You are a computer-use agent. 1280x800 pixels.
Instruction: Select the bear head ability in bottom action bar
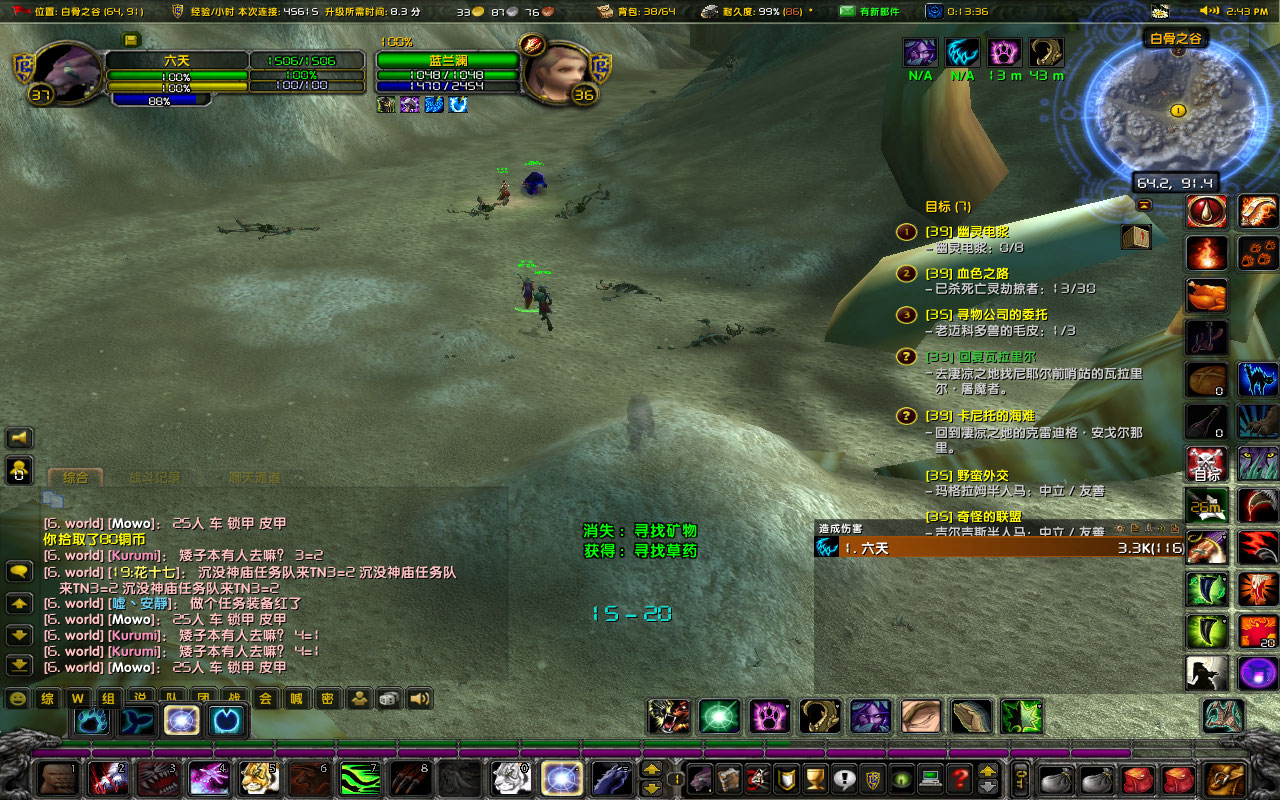[666, 716]
